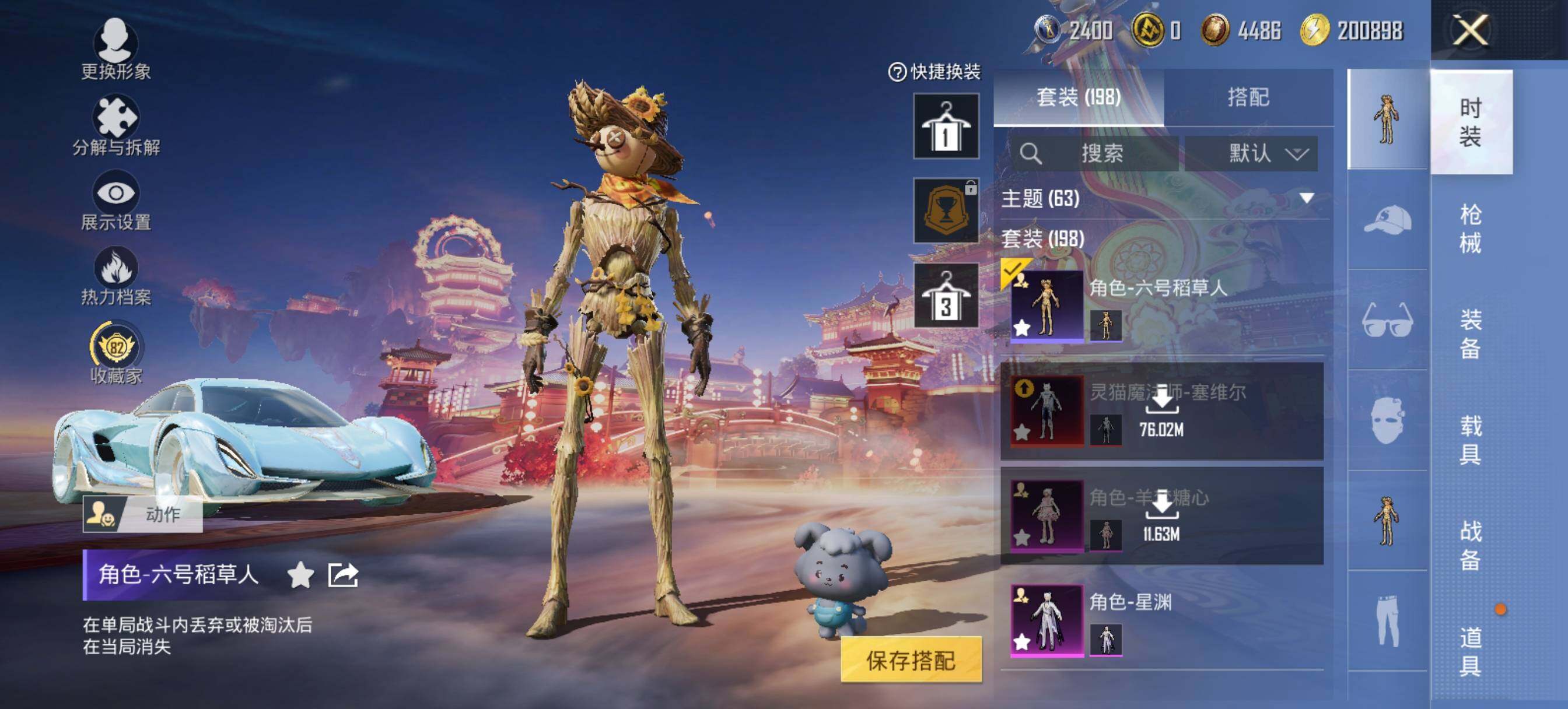Open the 收藏家 collector badge
The width and height of the screenshot is (1568, 709).
tap(116, 353)
